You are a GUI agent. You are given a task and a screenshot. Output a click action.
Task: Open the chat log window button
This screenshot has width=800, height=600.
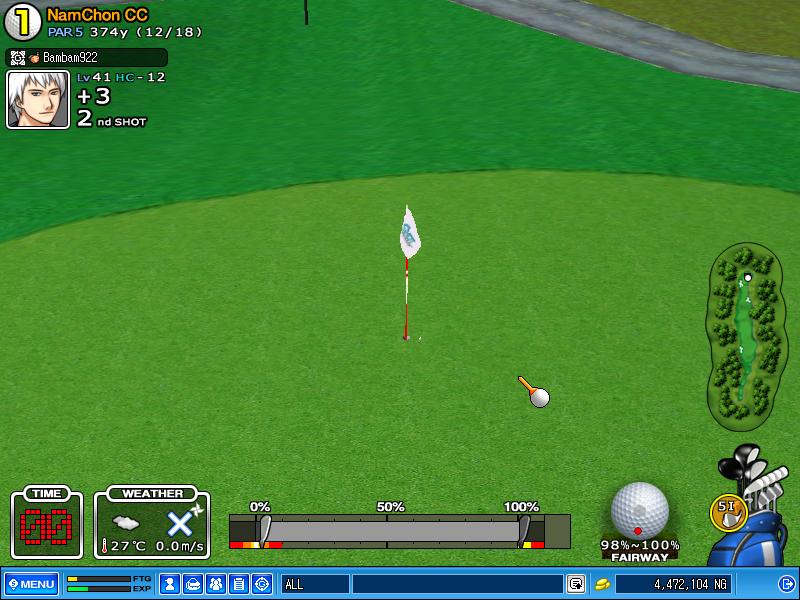[x=576, y=584]
